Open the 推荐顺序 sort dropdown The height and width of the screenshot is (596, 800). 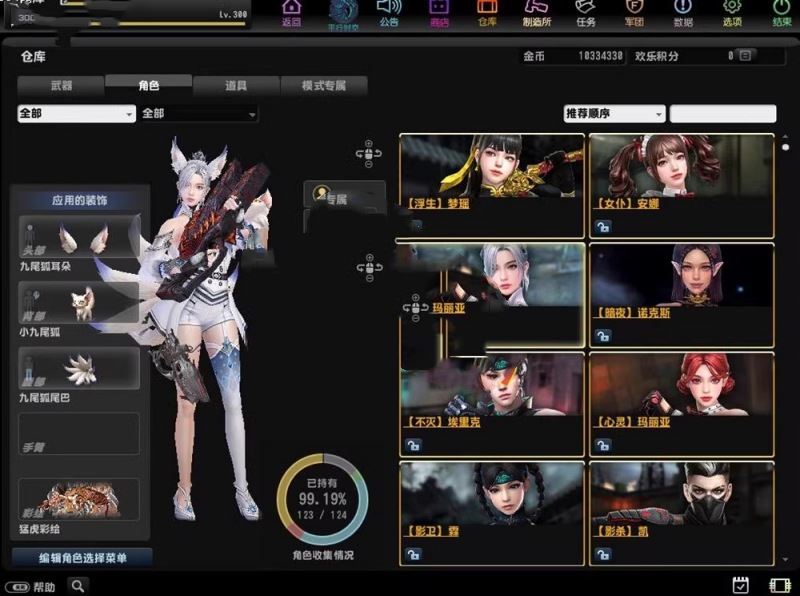[614, 114]
